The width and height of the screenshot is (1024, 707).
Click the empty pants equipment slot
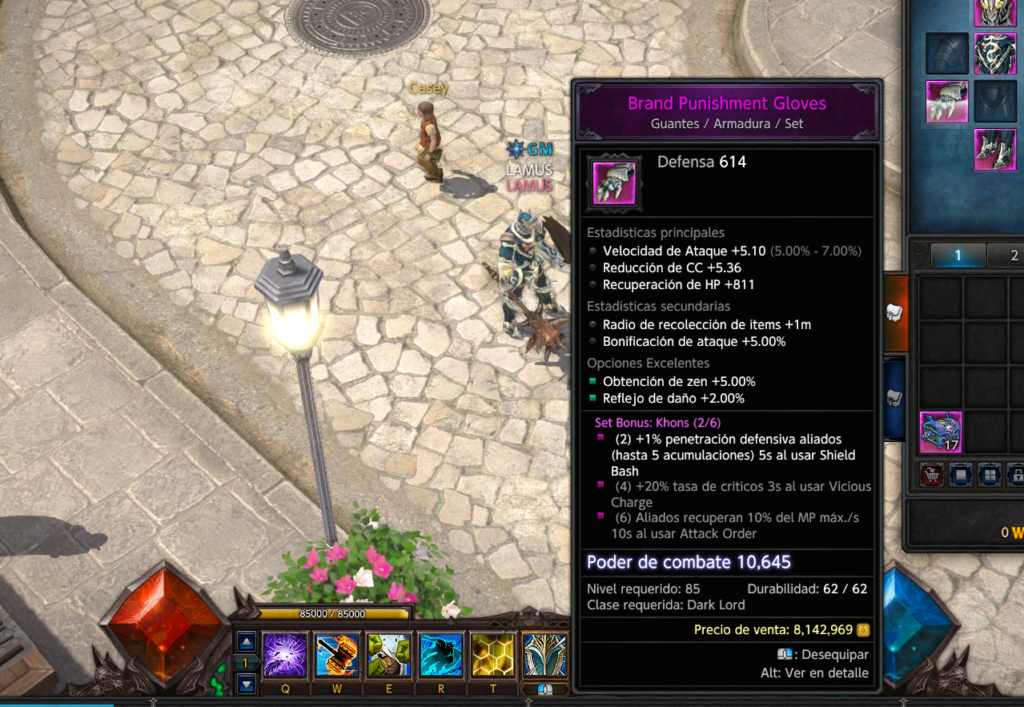(x=995, y=102)
